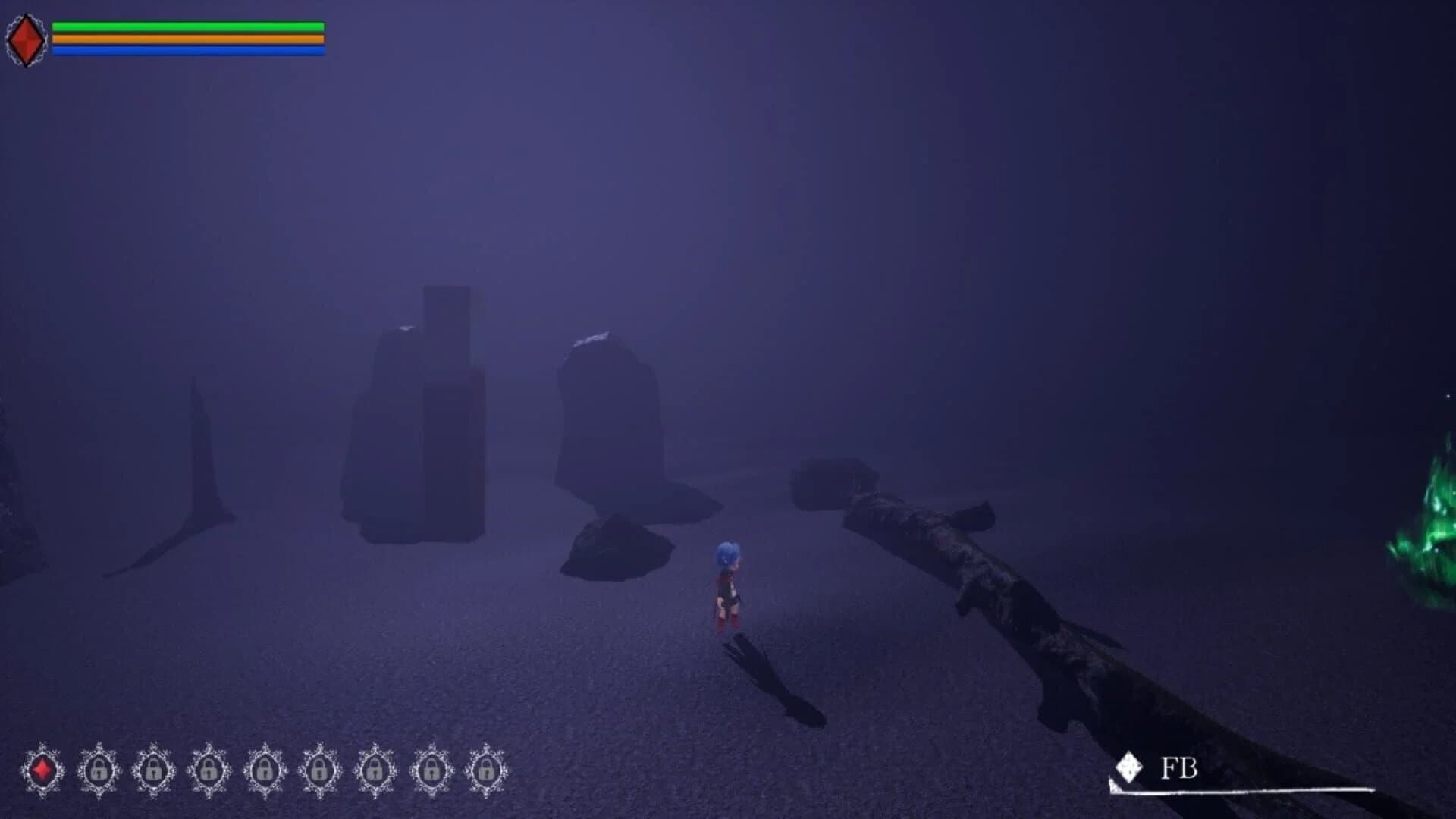Click the fourth locked ability slot
The image size is (1456, 819).
tap(265, 770)
